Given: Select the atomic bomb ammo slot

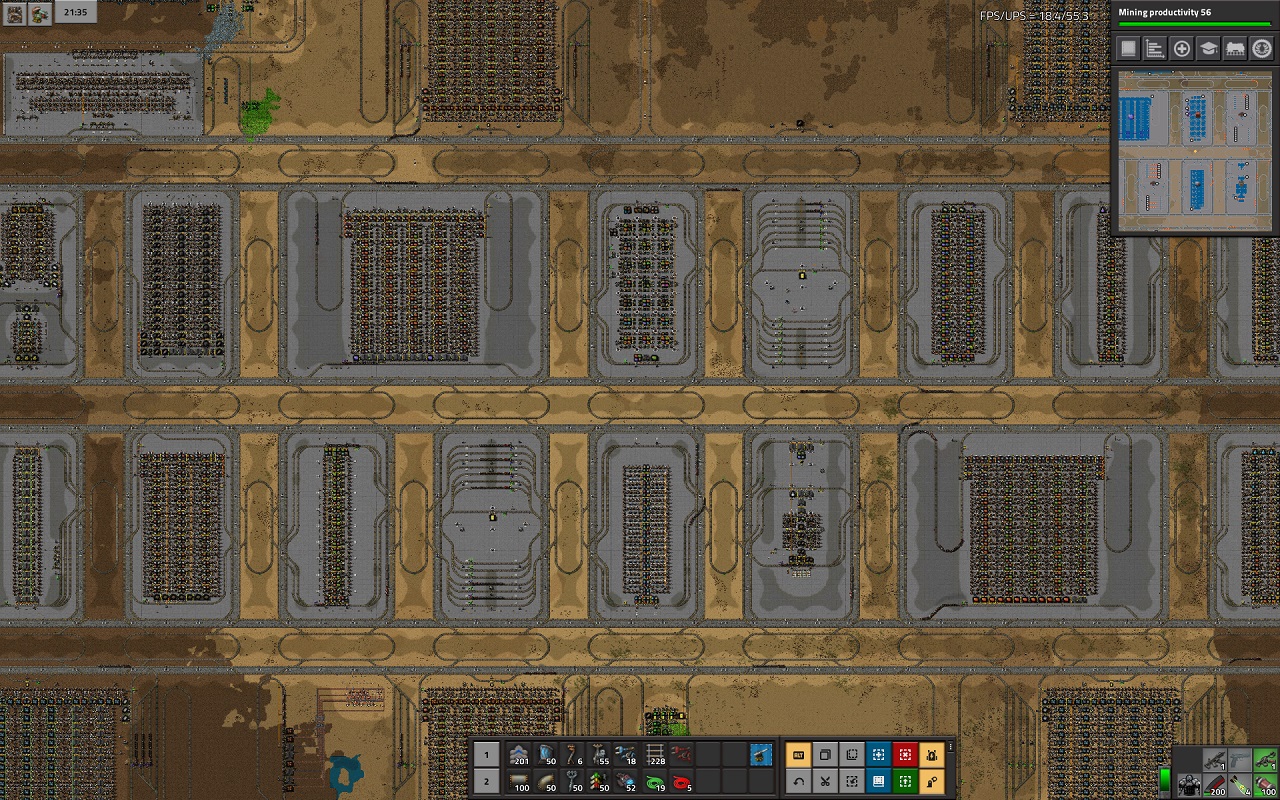Looking at the screenshot, I should tap(1239, 785).
